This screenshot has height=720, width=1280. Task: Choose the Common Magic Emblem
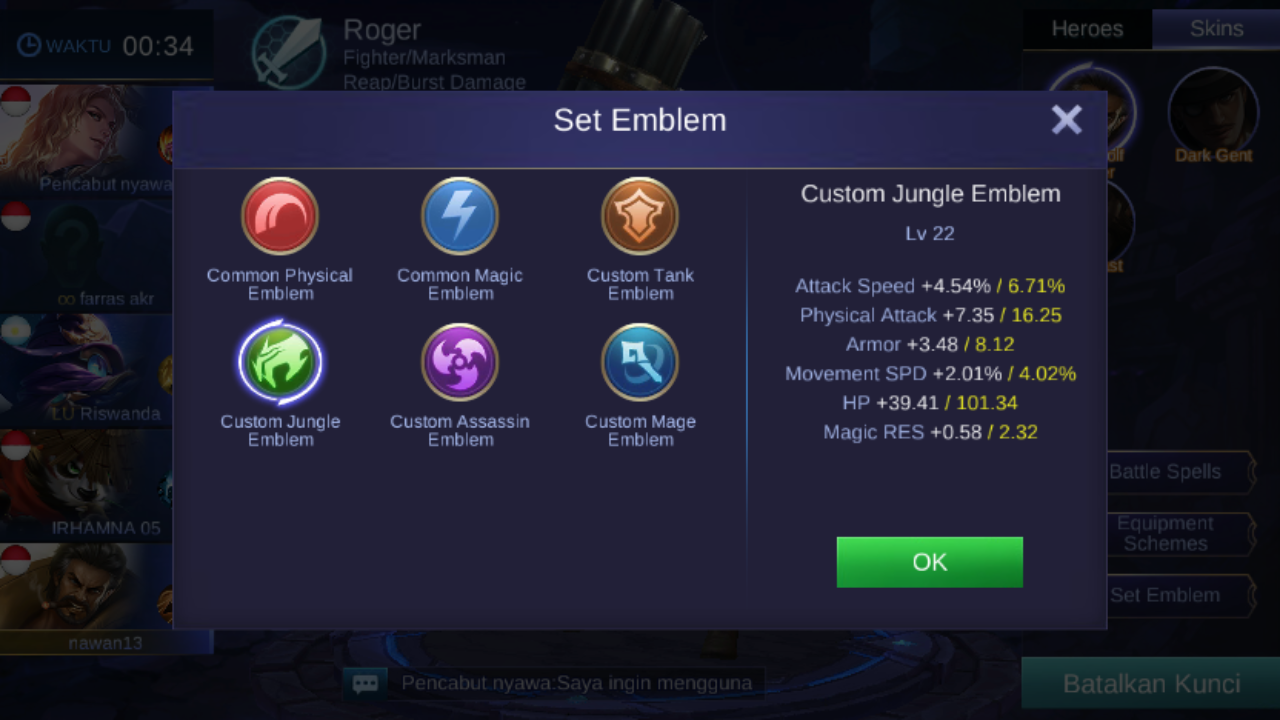(460, 217)
